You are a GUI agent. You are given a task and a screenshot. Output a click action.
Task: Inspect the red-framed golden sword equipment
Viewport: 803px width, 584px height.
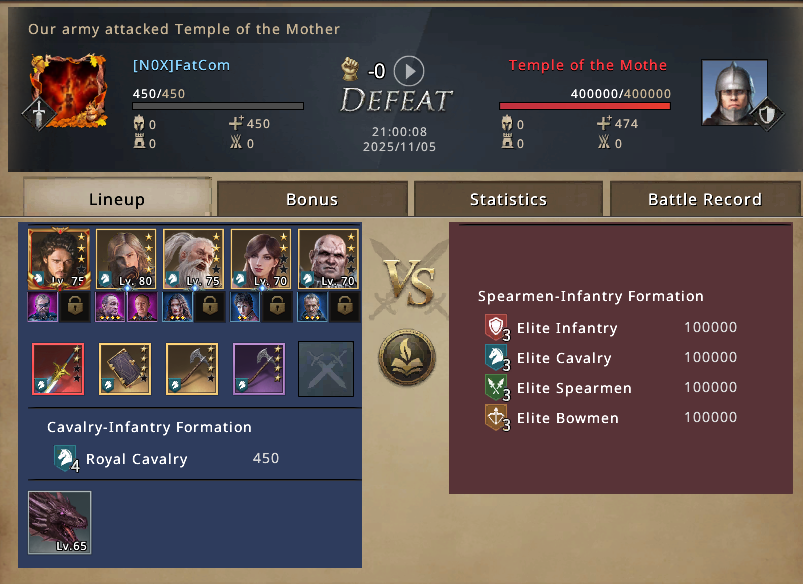pyautogui.click(x=58, y=369)
